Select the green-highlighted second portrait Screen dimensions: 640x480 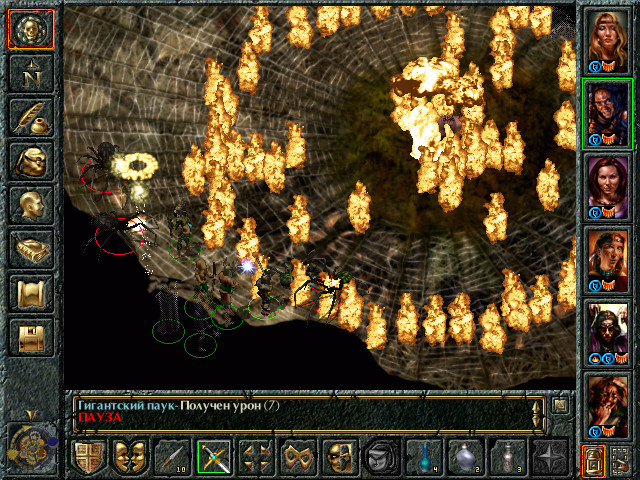tap(607, 113)
